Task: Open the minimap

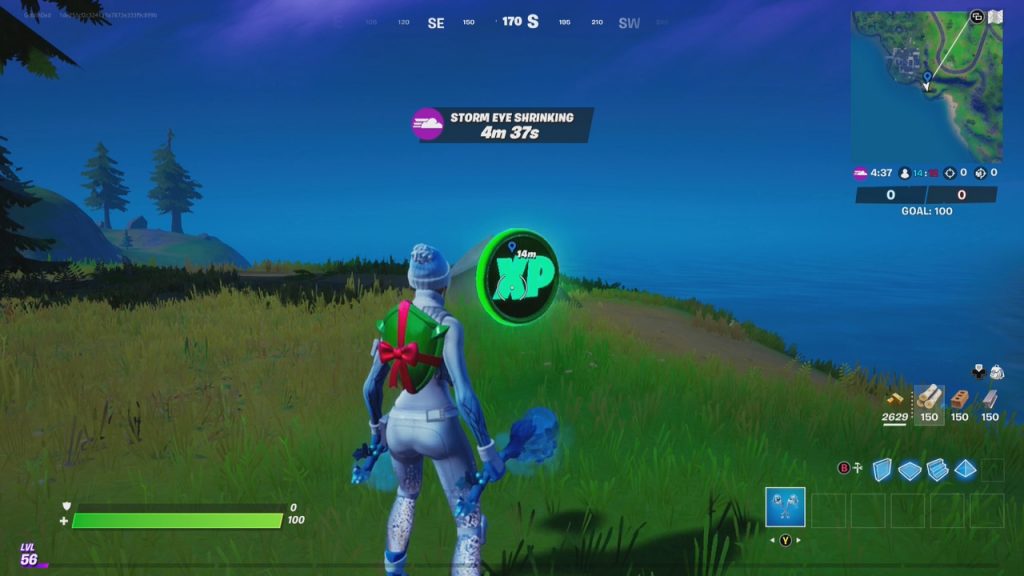Action: click(926, 86)
